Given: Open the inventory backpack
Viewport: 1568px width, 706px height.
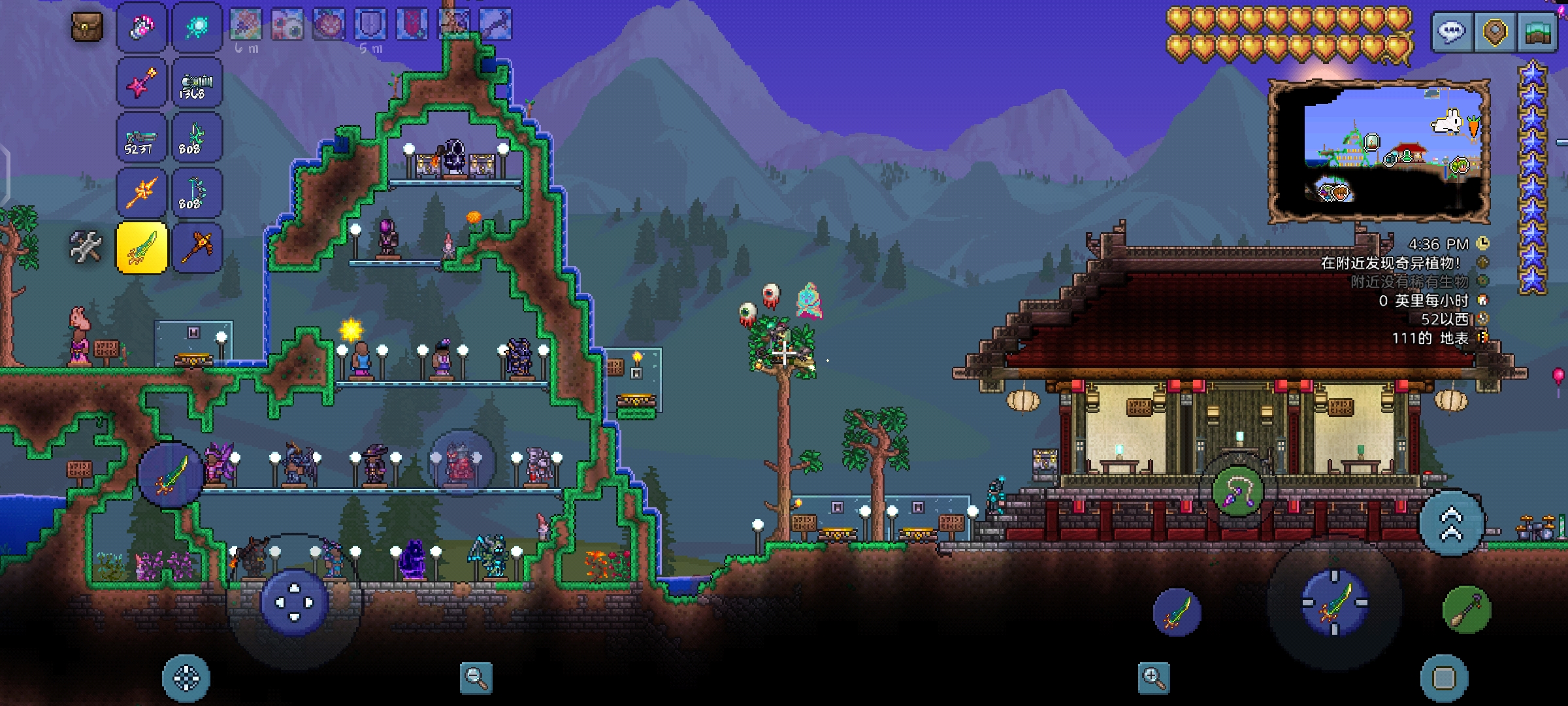Looking at the screenshot, I should pos(87,27).
